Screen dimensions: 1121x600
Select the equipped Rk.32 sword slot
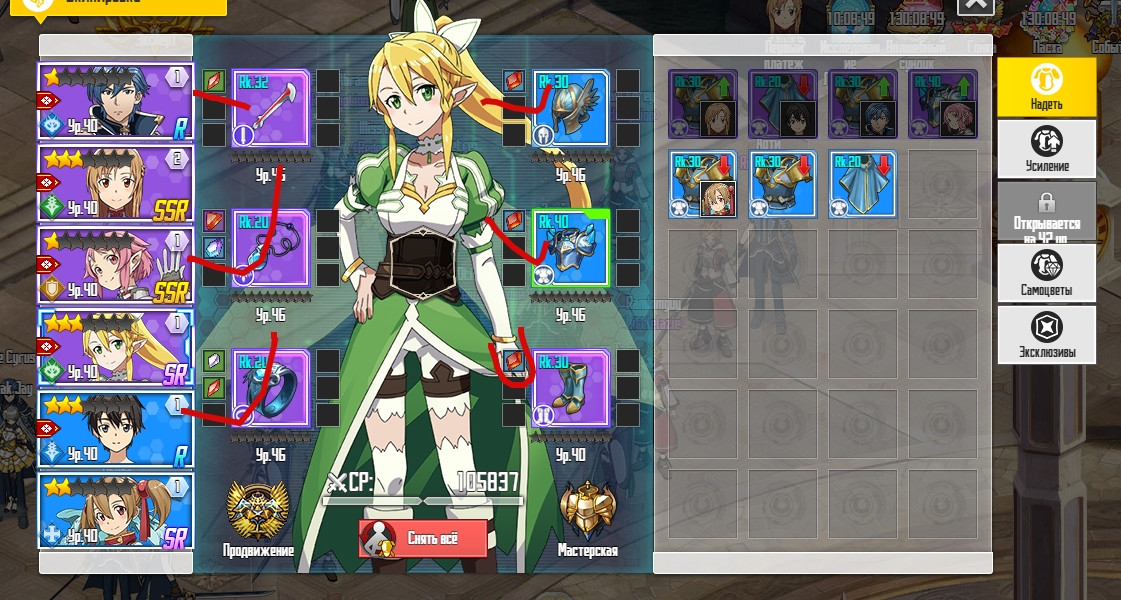click(271, 107)
